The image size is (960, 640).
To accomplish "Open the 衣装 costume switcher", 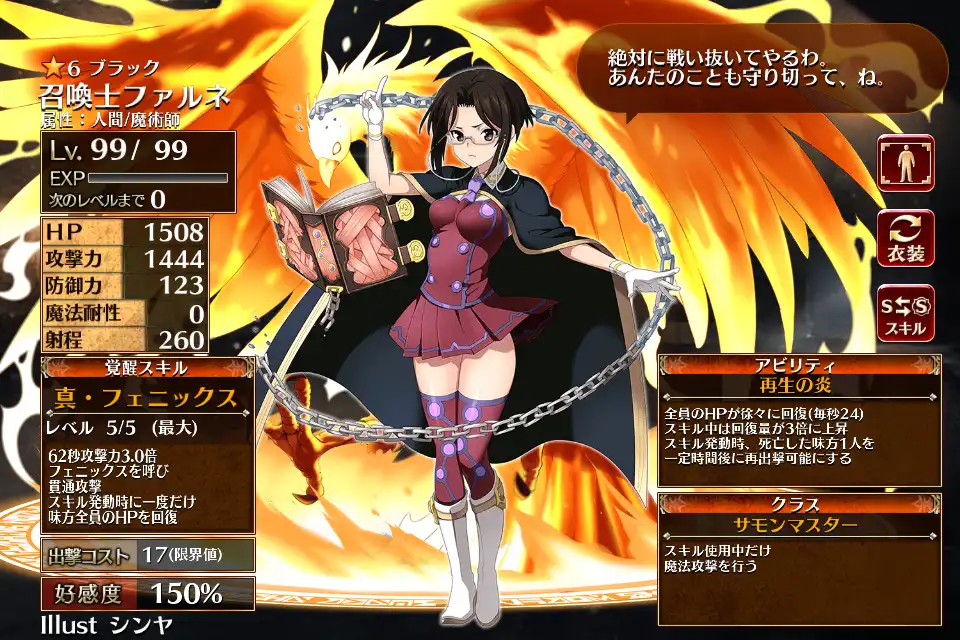I will (906, 238).
